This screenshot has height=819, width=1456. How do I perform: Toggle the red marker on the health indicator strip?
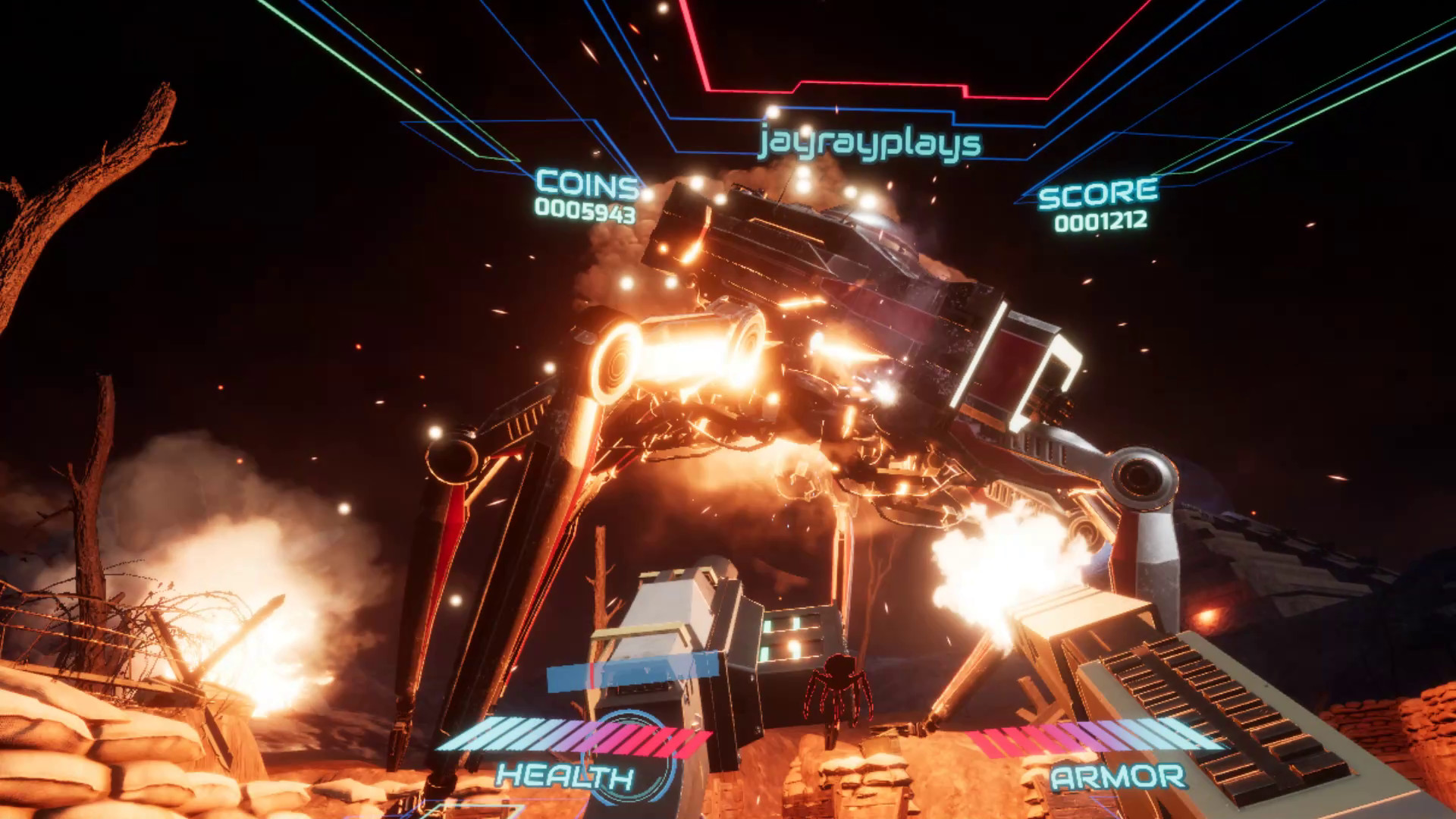pos(592,676)
